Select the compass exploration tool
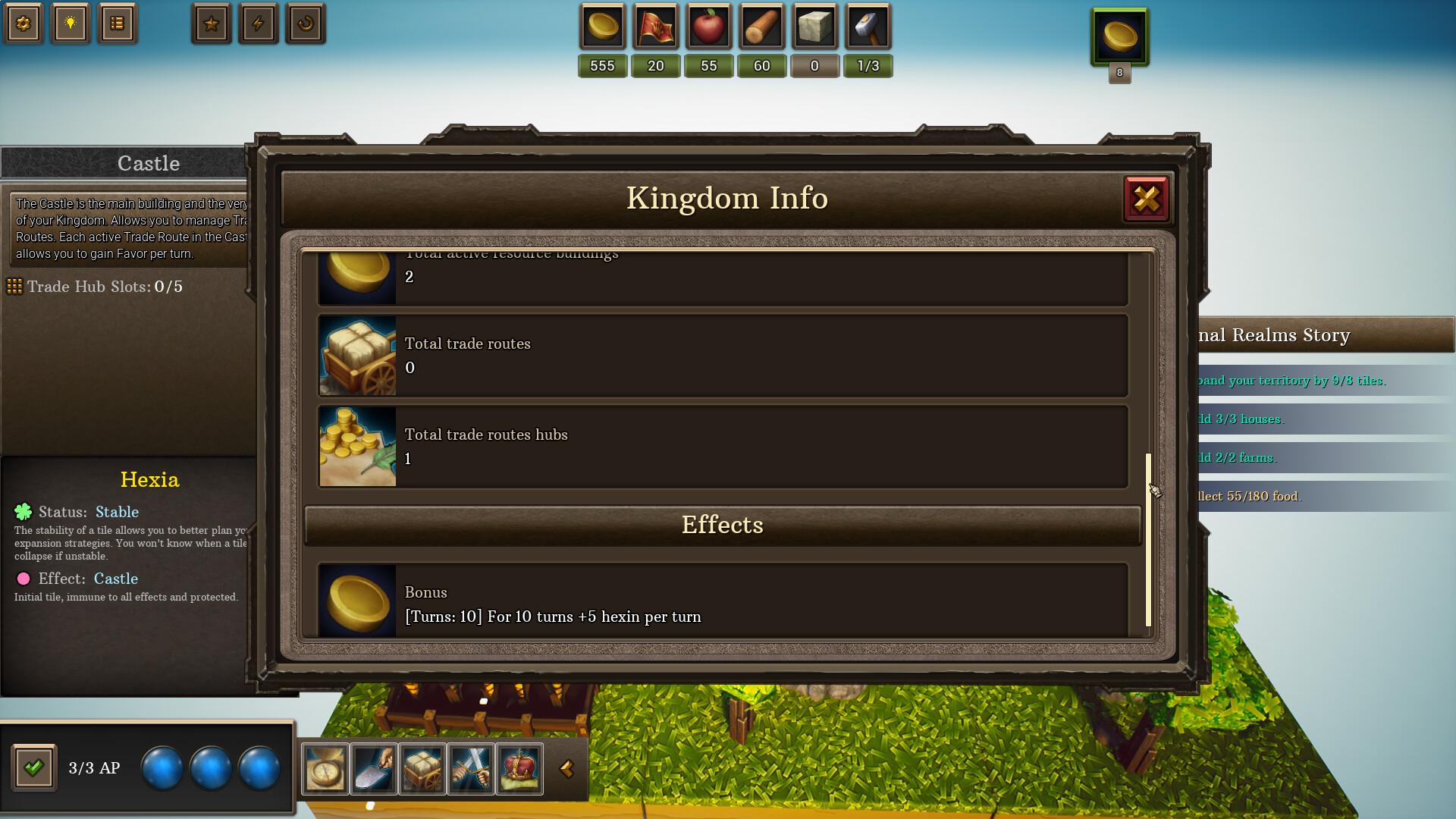 tap(325, 769)
